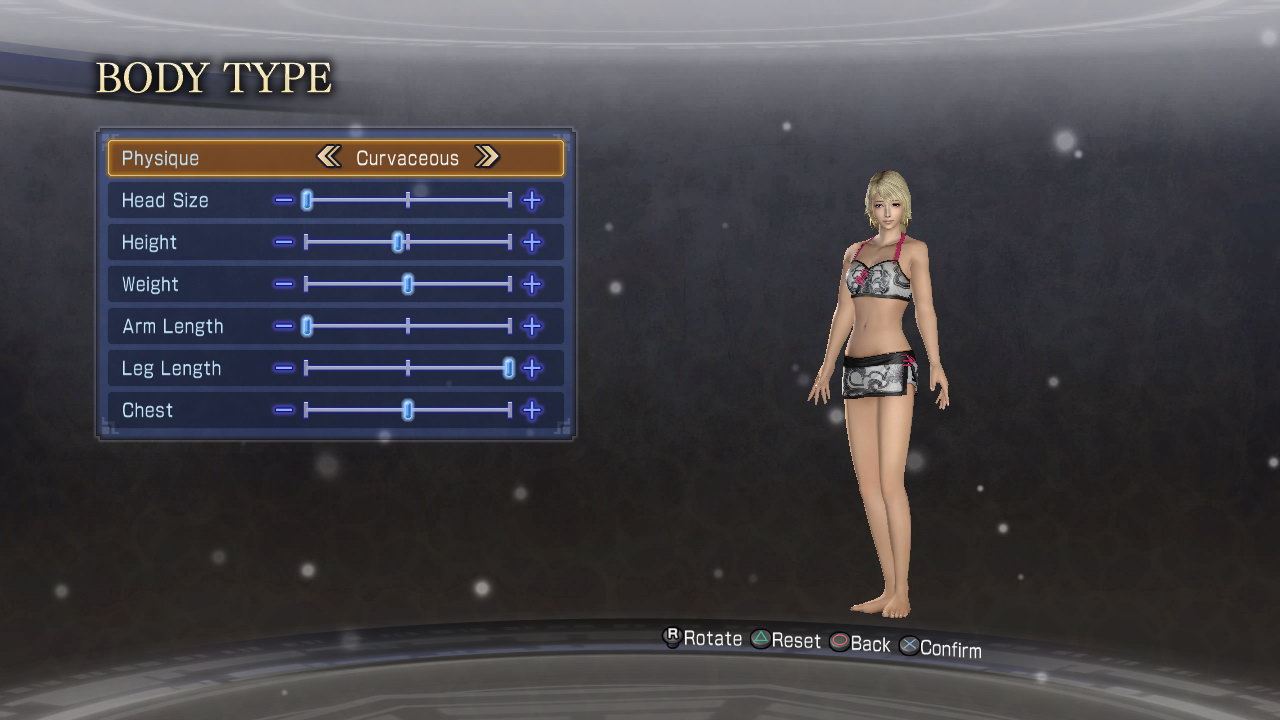The height and width of the screenshot is (720, 1280).
Task: Increase Weight with plus button
Action: tap(532, 285)
